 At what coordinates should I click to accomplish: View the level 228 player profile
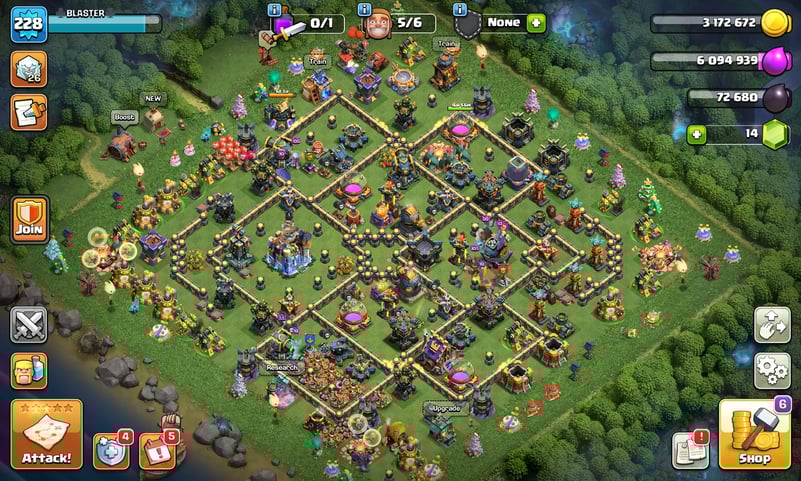pyautogui.click(x=28, y=24)
